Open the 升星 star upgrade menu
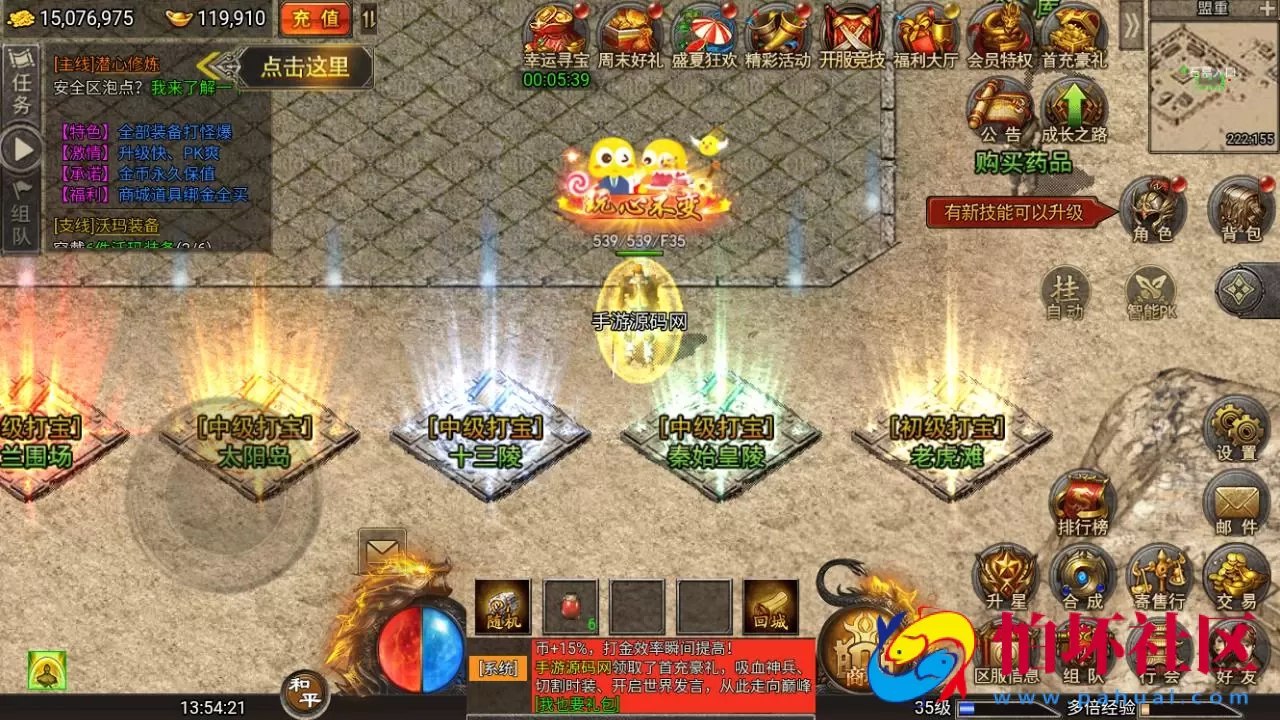This screenshot has height=720, width=1280. (1006, 577)
